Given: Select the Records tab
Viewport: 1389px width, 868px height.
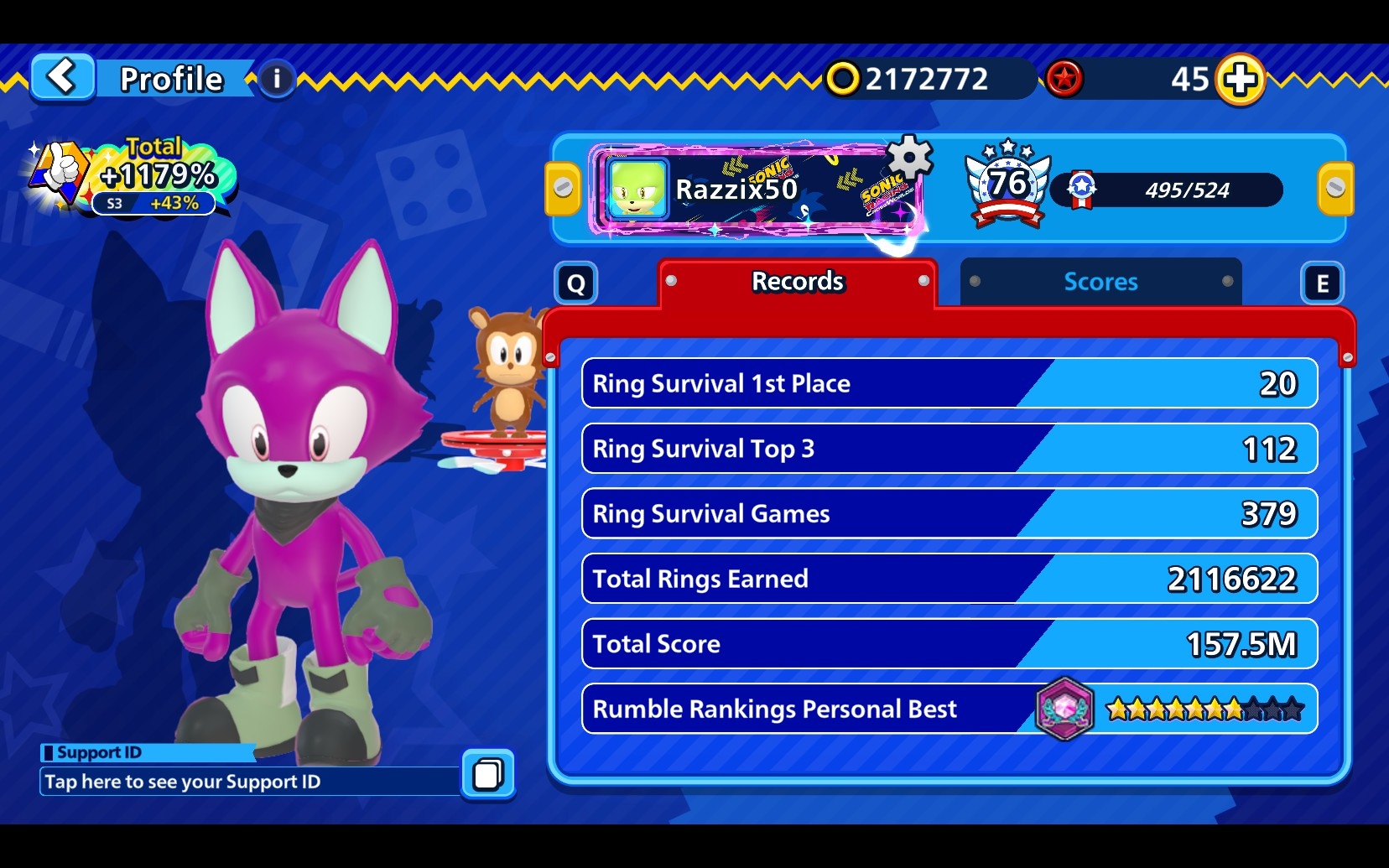Looking at the screenshot, I should pyautogui.click(x=797, y=282).
